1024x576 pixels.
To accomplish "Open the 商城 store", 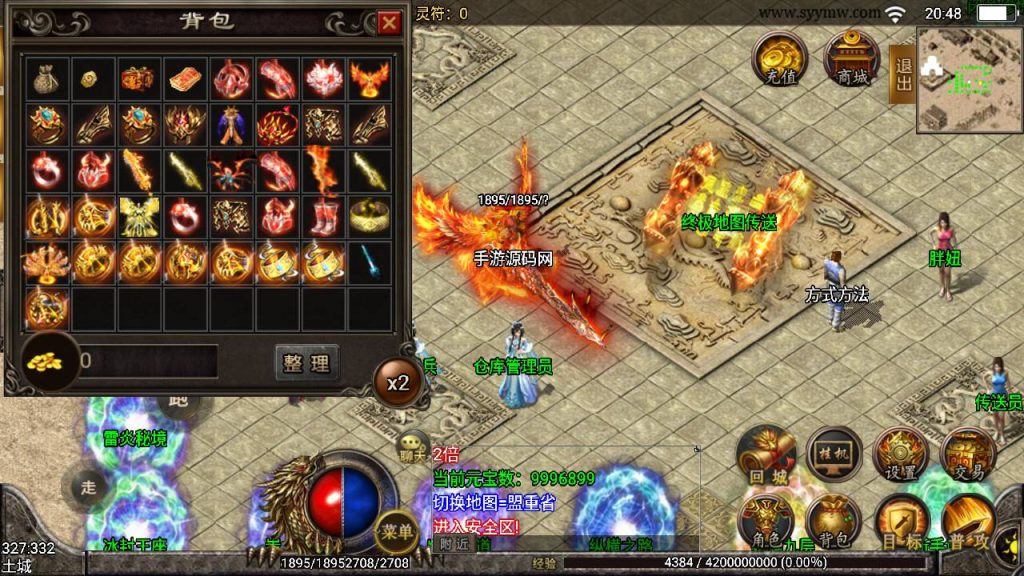I will (x=851, y=58).
